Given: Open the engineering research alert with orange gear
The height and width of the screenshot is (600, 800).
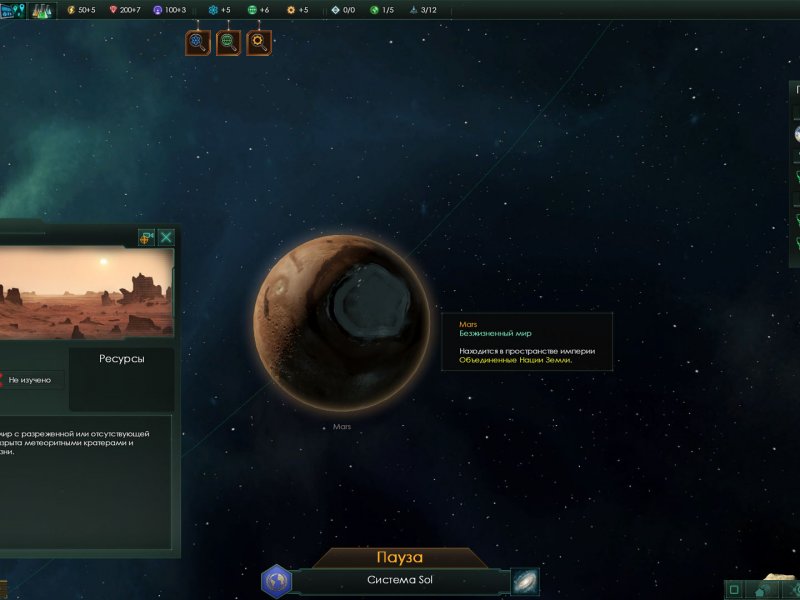Looking at the screenshot, I should (259, 42).
